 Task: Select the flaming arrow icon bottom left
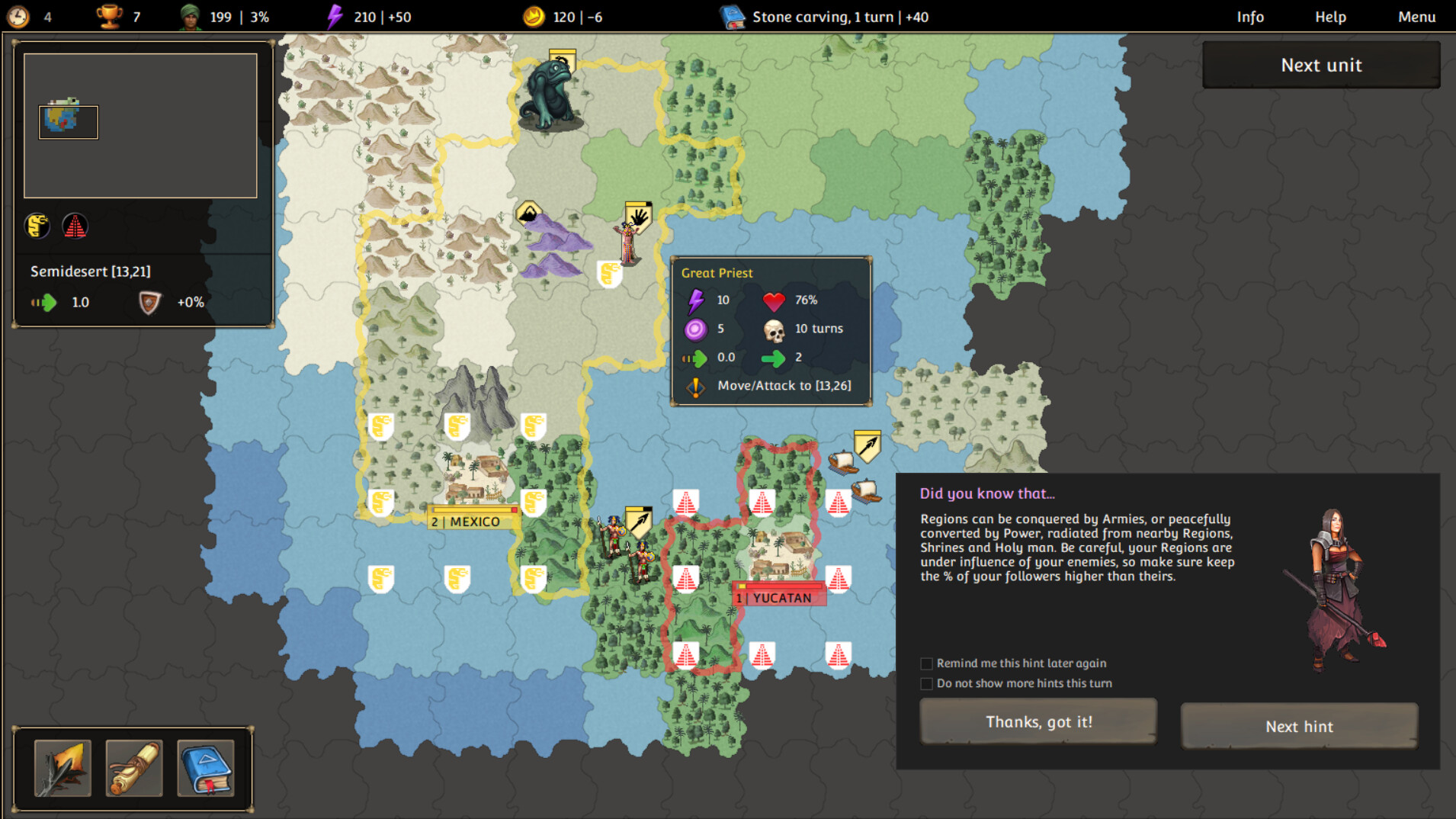pyautogui.click(x=63, y=768)
